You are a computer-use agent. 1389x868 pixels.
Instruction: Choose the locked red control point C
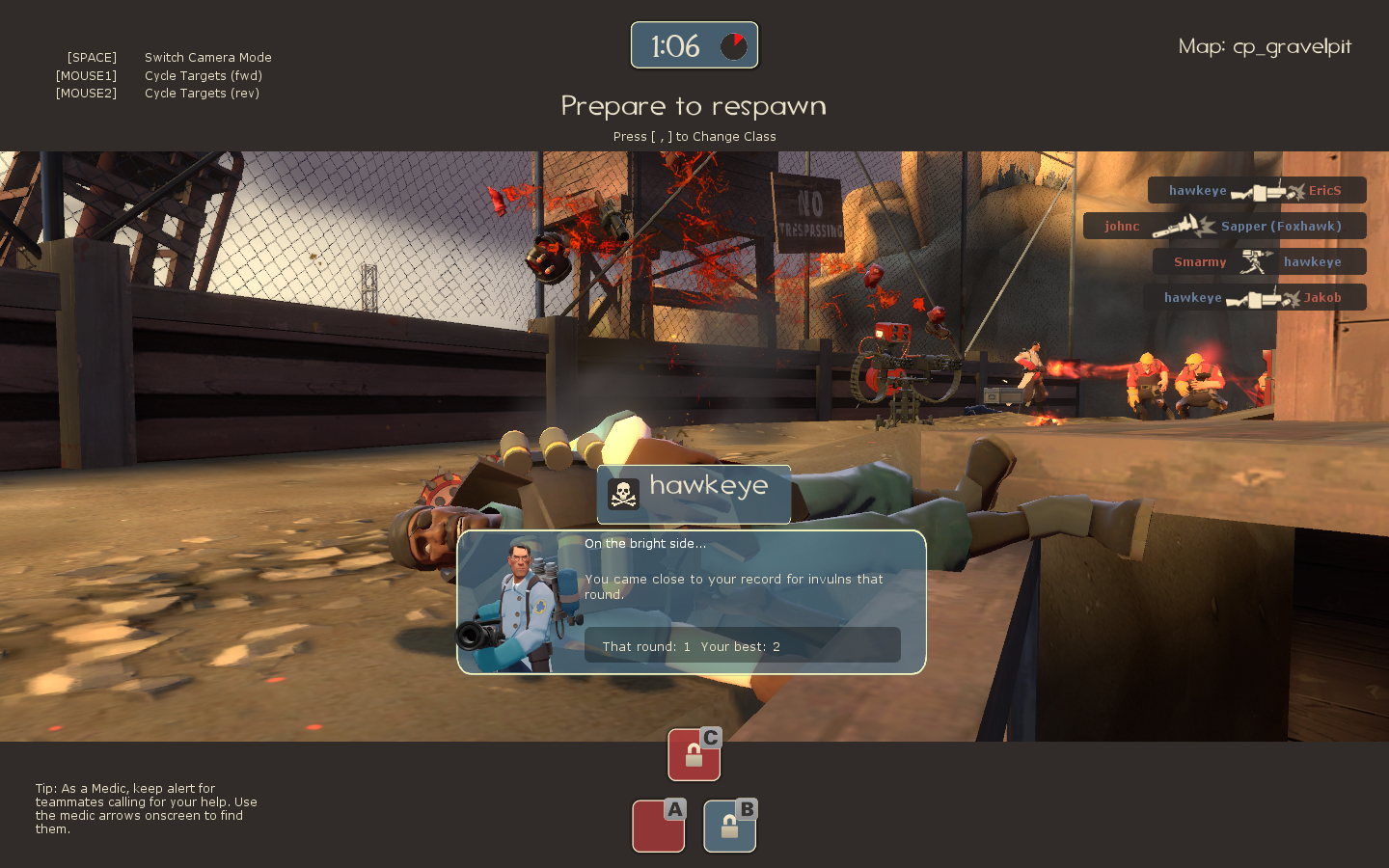pos(694,754)
